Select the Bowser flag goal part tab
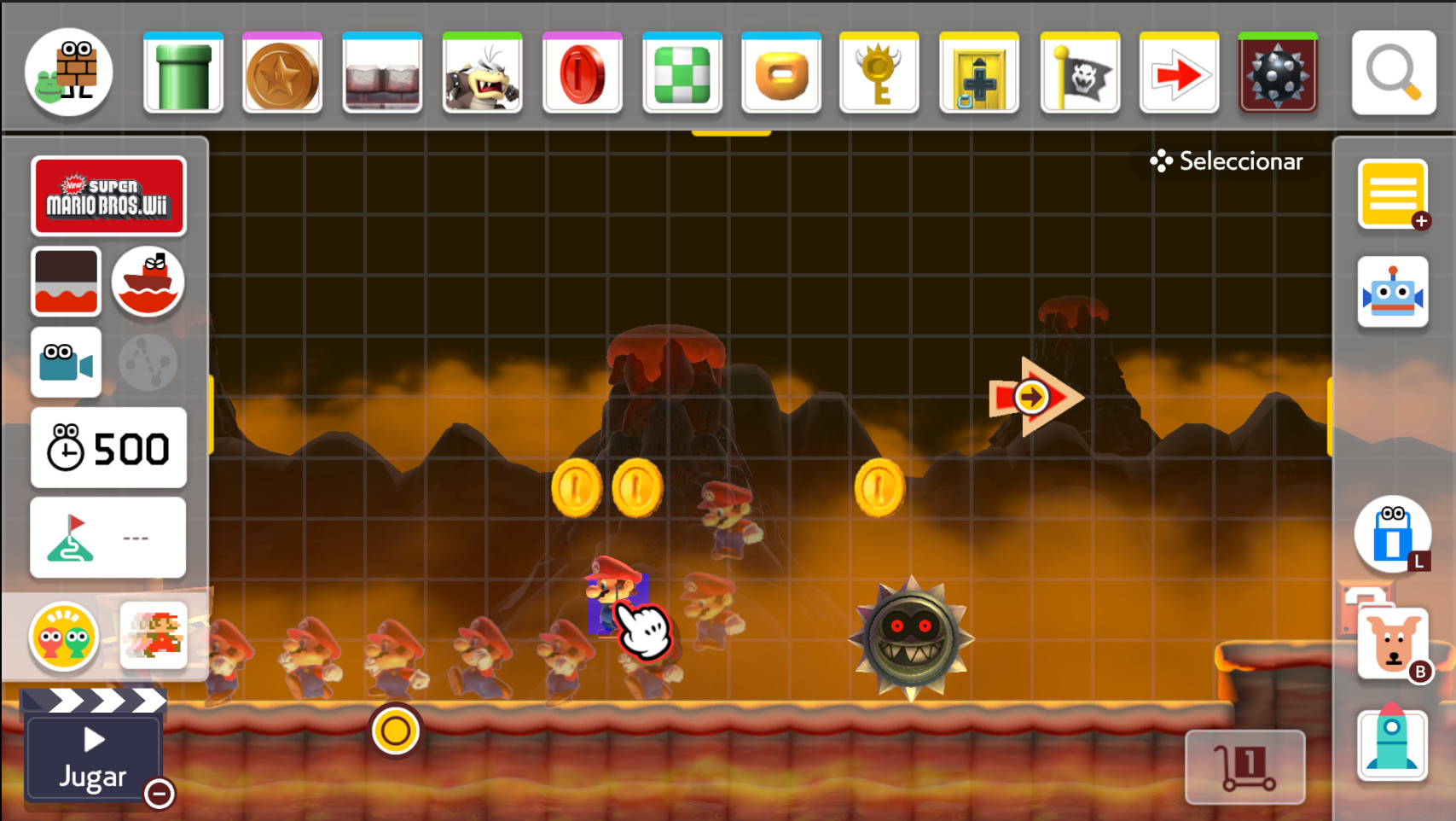 pos(1079,73)
